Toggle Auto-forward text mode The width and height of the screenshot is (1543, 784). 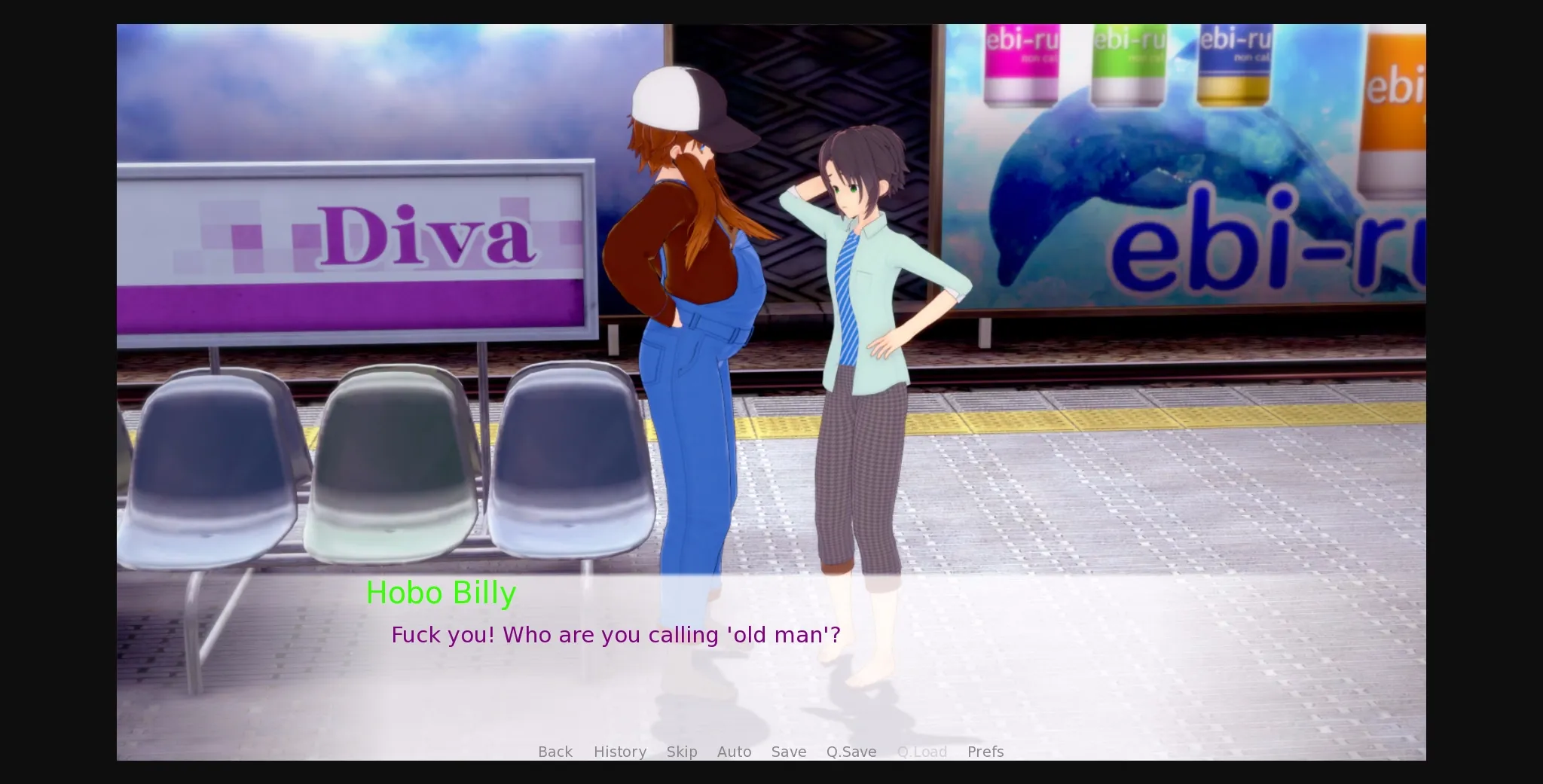click(734, 751)
